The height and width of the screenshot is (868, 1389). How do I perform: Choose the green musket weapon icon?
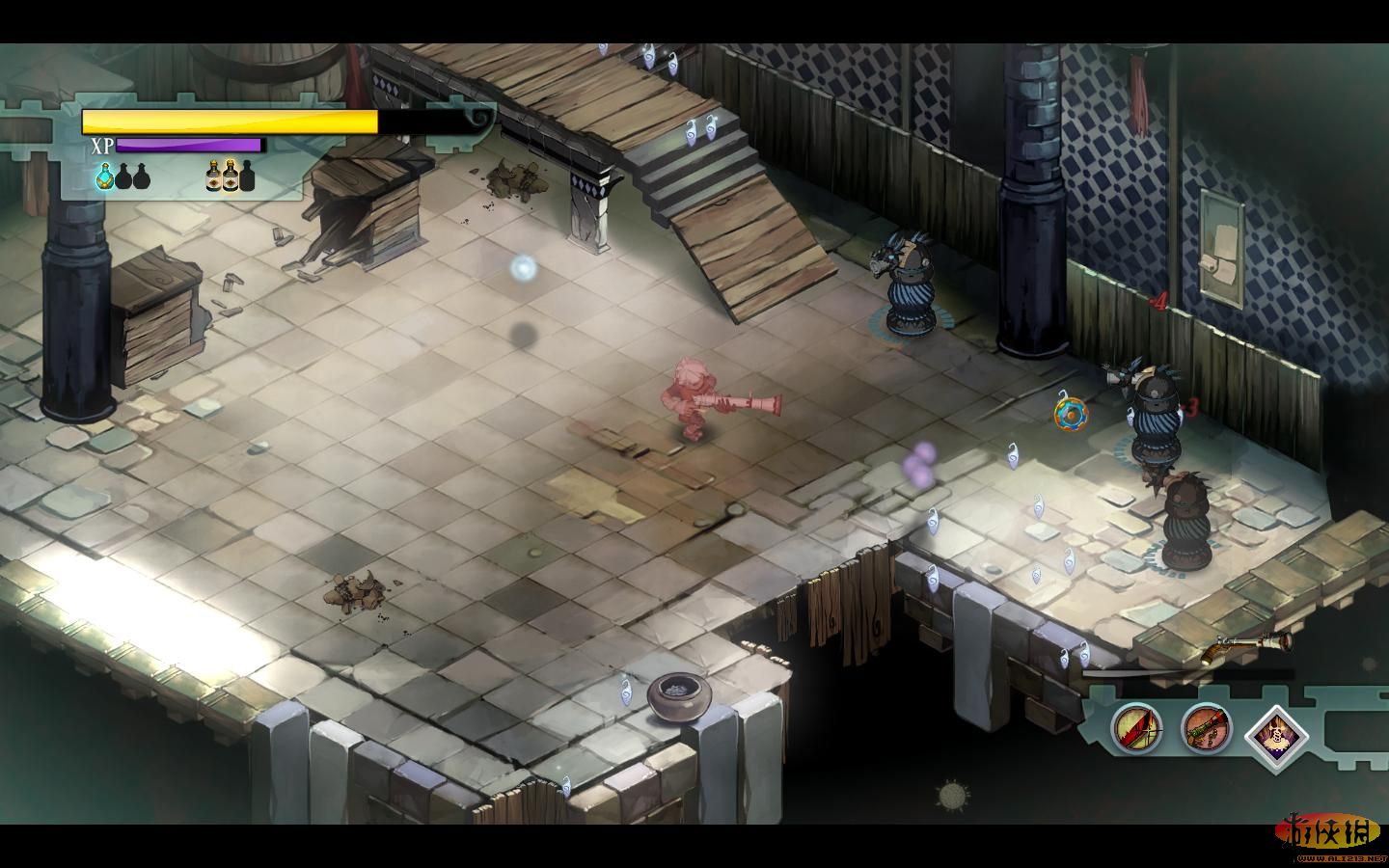coord(1206,727)
